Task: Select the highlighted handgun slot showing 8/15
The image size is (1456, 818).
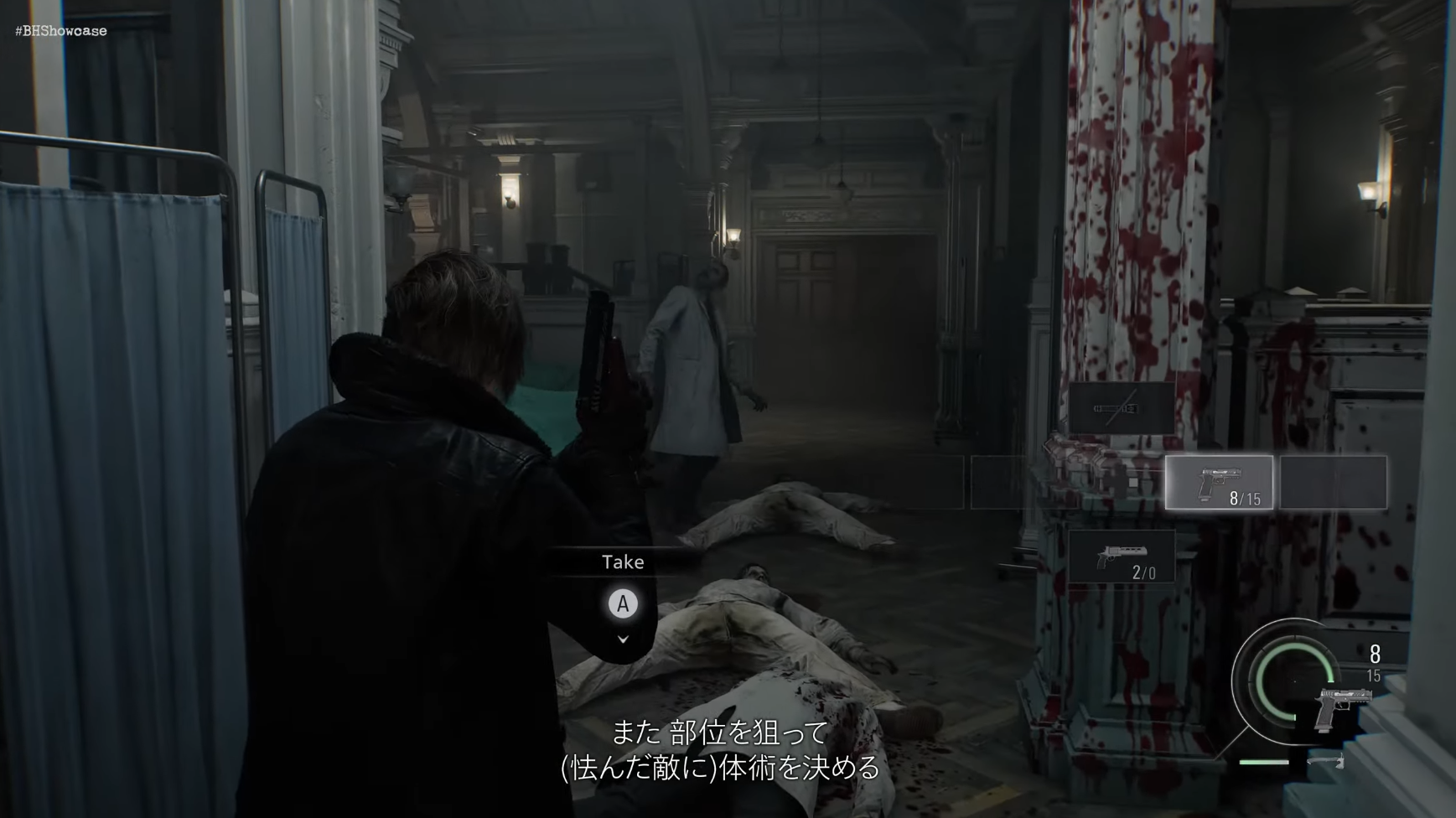Action: coord(1220,484)
